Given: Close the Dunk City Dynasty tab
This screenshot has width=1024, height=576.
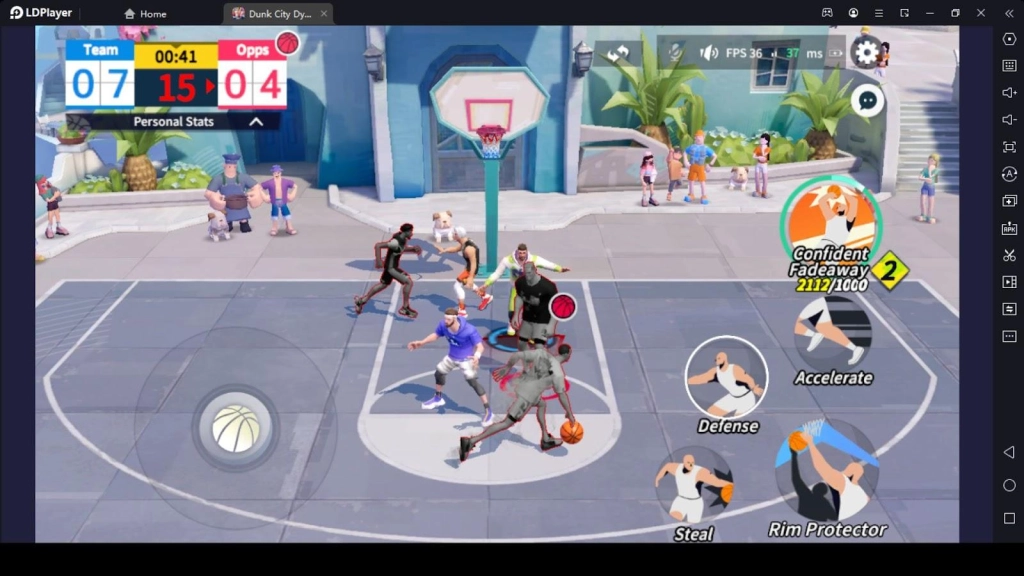Looking at the screenshot, I should [324, 14].
